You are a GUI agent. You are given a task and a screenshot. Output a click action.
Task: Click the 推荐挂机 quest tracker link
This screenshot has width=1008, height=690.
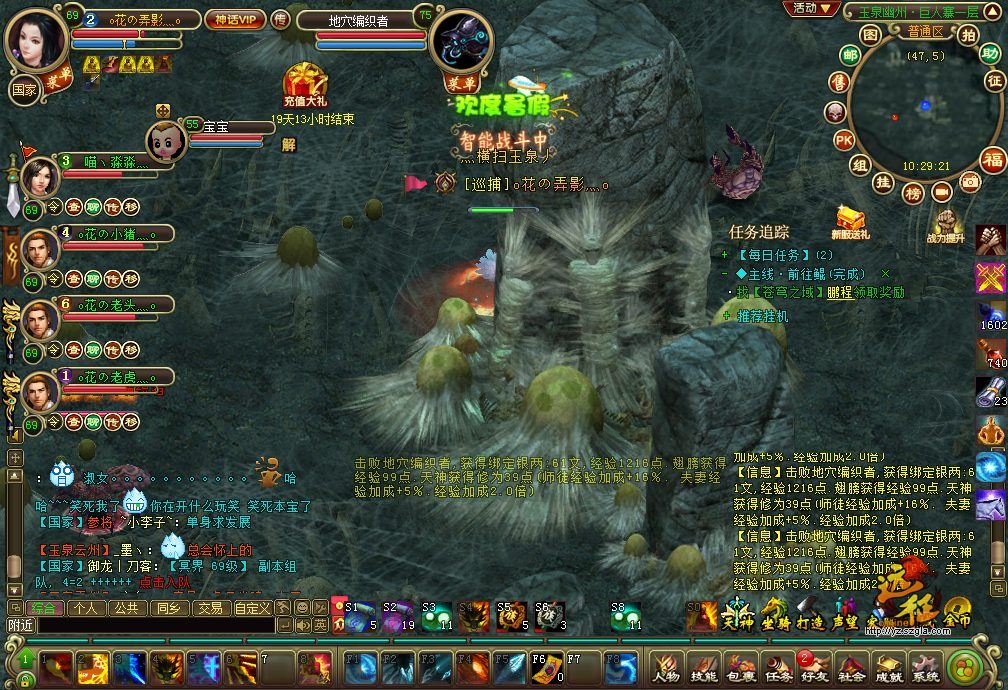point(763,316)
